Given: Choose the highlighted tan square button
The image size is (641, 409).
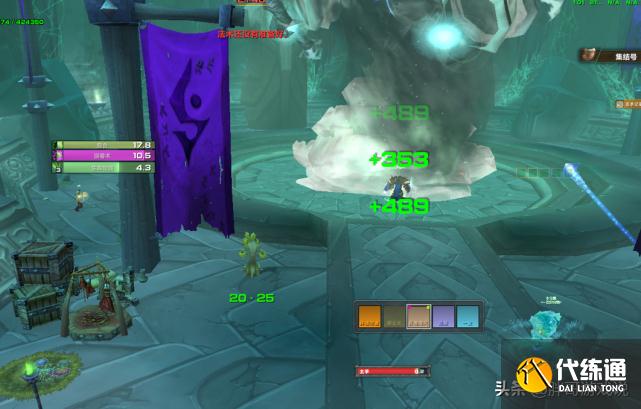Looking at the screenshot, I should click(419, 316).
